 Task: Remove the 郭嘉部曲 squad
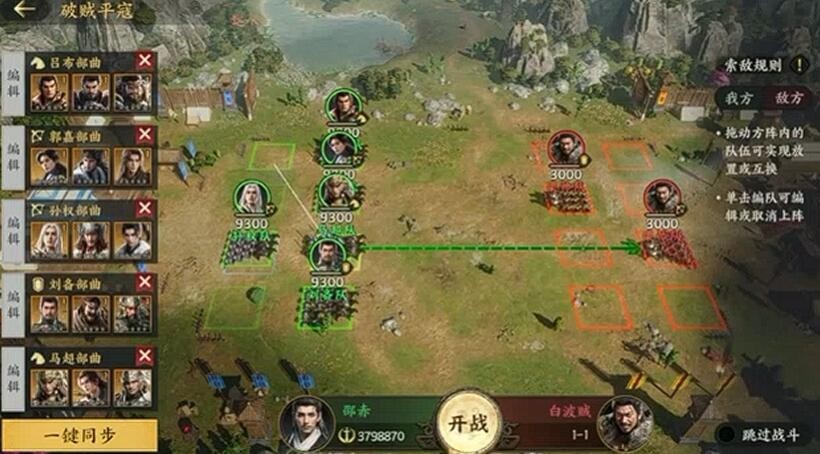pyautogui.click(x=145, y=134)
